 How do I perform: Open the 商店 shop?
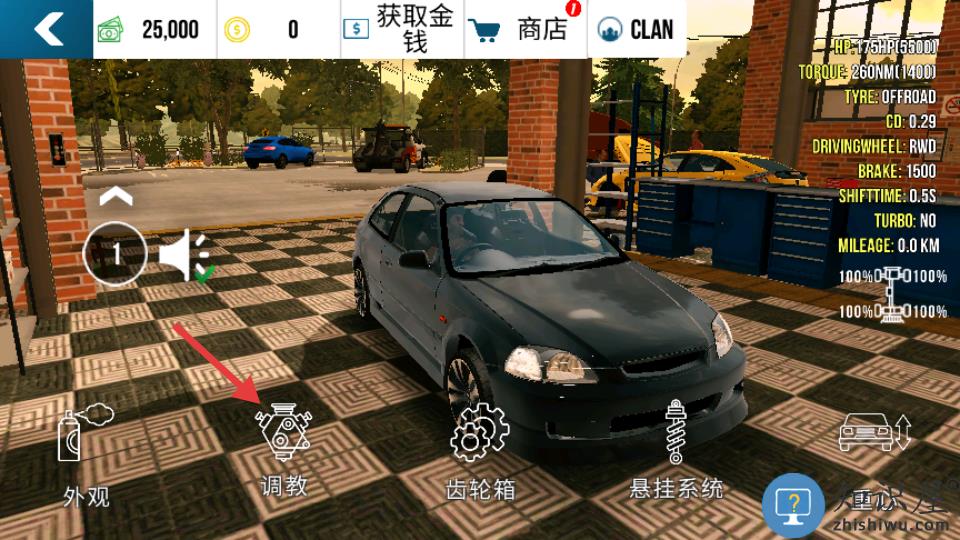(526, 29)
